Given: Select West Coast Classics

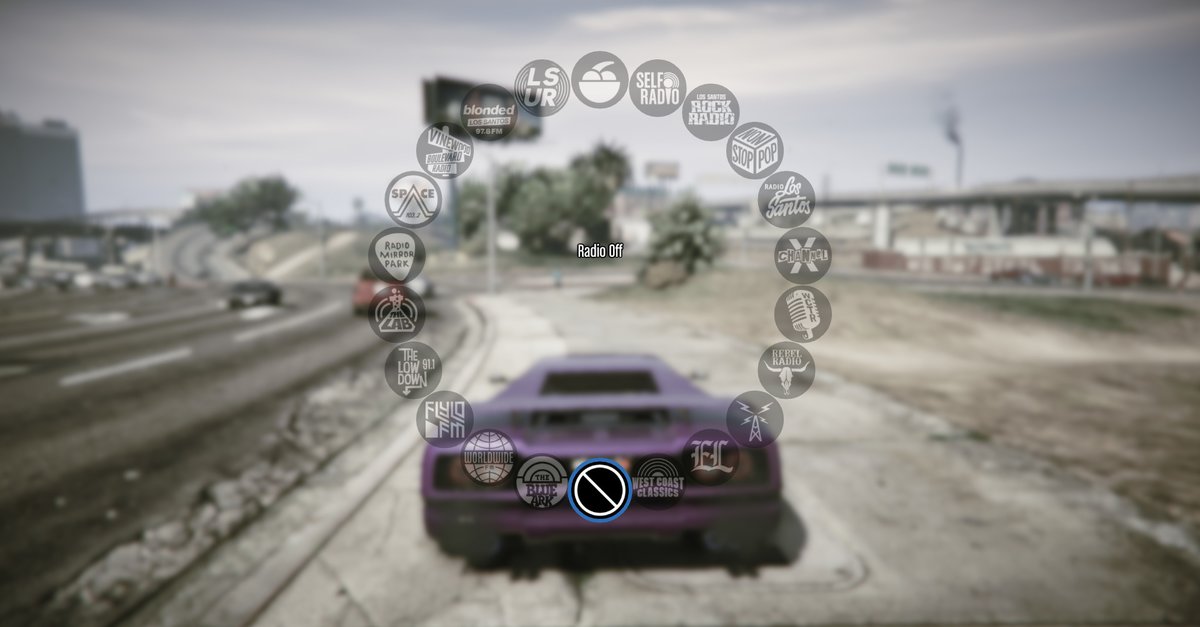Looking at the screenshot, I should tap(657, 482).
